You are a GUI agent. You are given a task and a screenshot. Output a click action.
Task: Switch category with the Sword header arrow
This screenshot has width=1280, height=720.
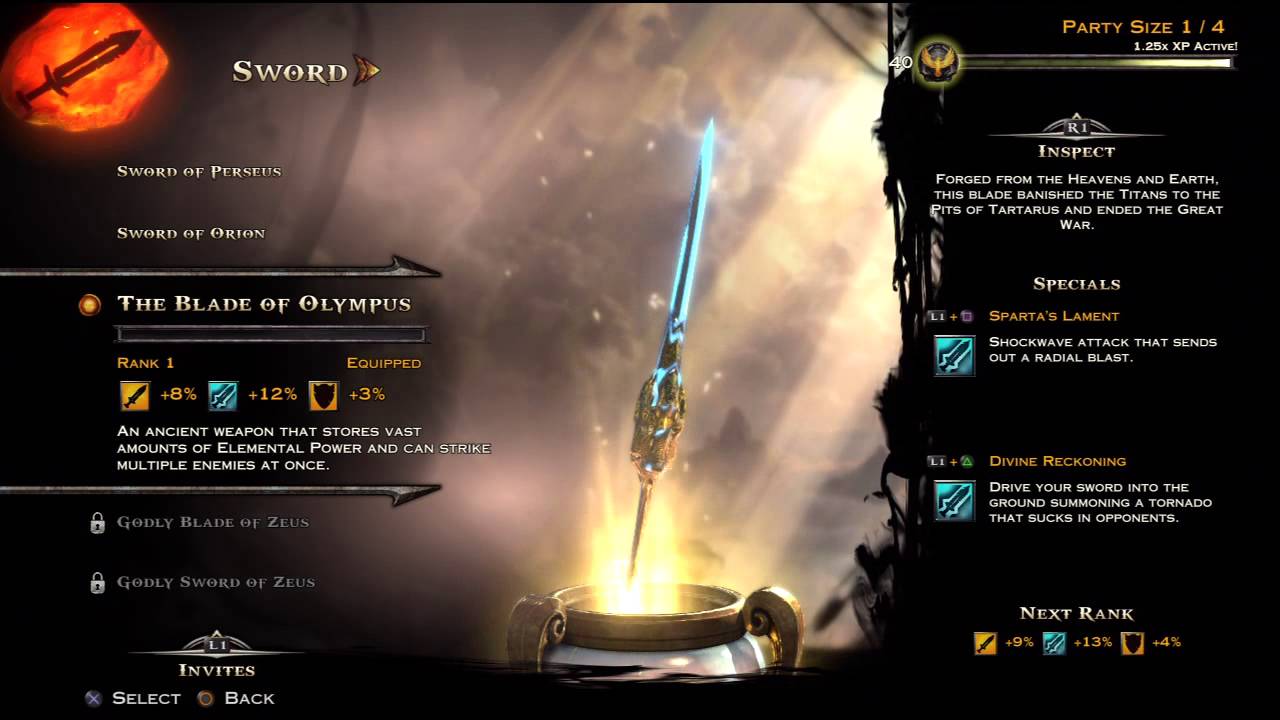(x=366, y=71)
